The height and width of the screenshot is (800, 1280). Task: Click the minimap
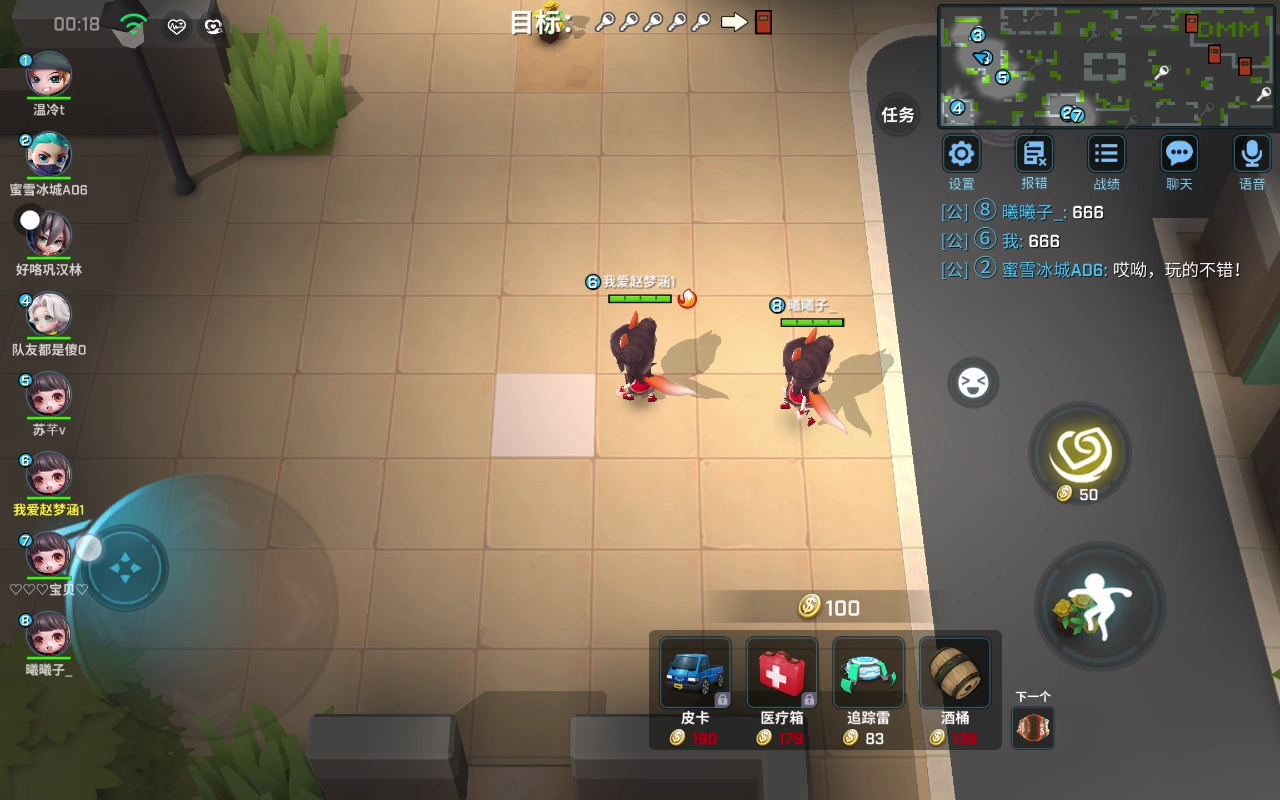coord(1106,66)
